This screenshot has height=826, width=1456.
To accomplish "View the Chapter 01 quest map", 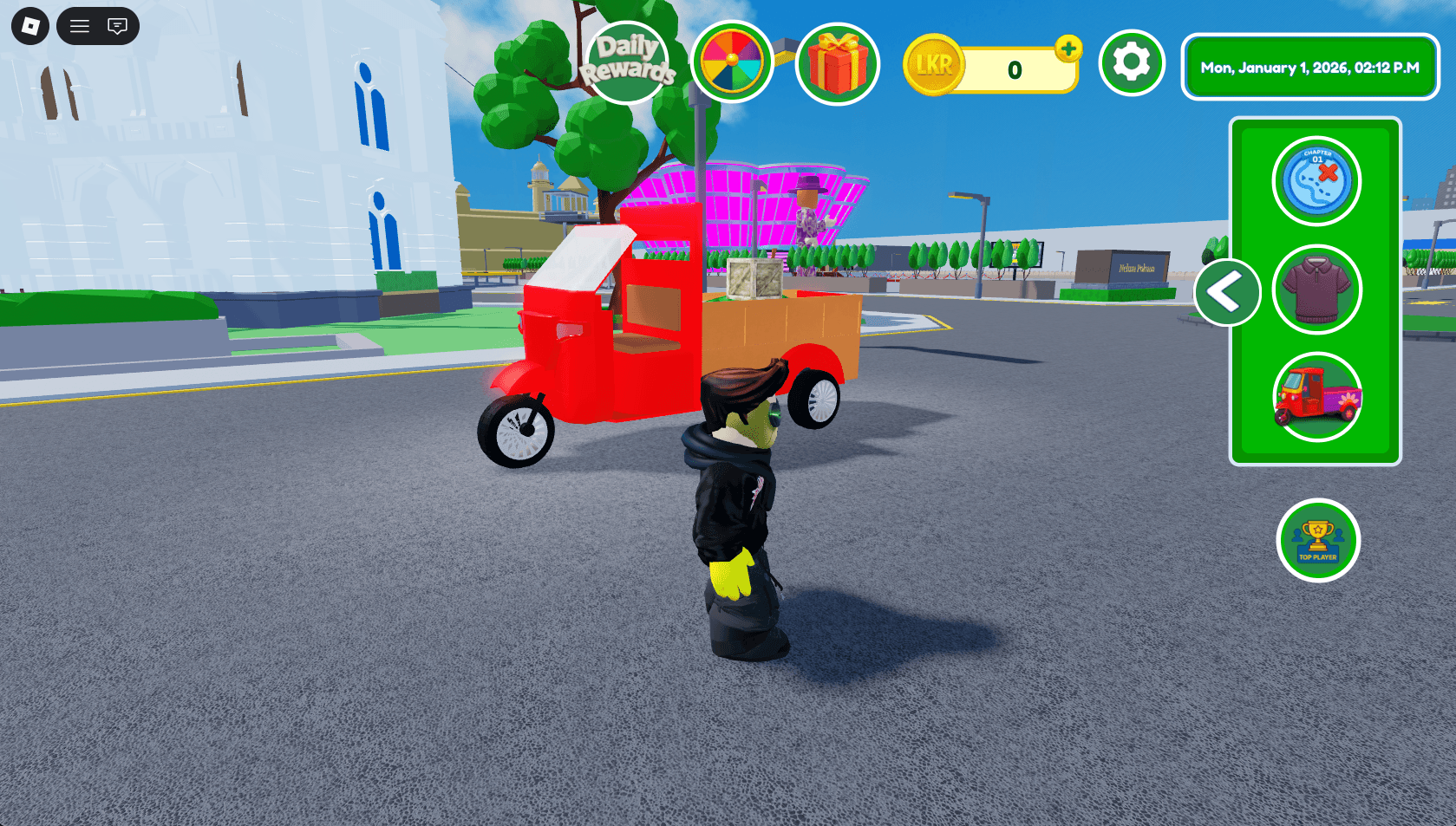I will (x=1316, y=181).
